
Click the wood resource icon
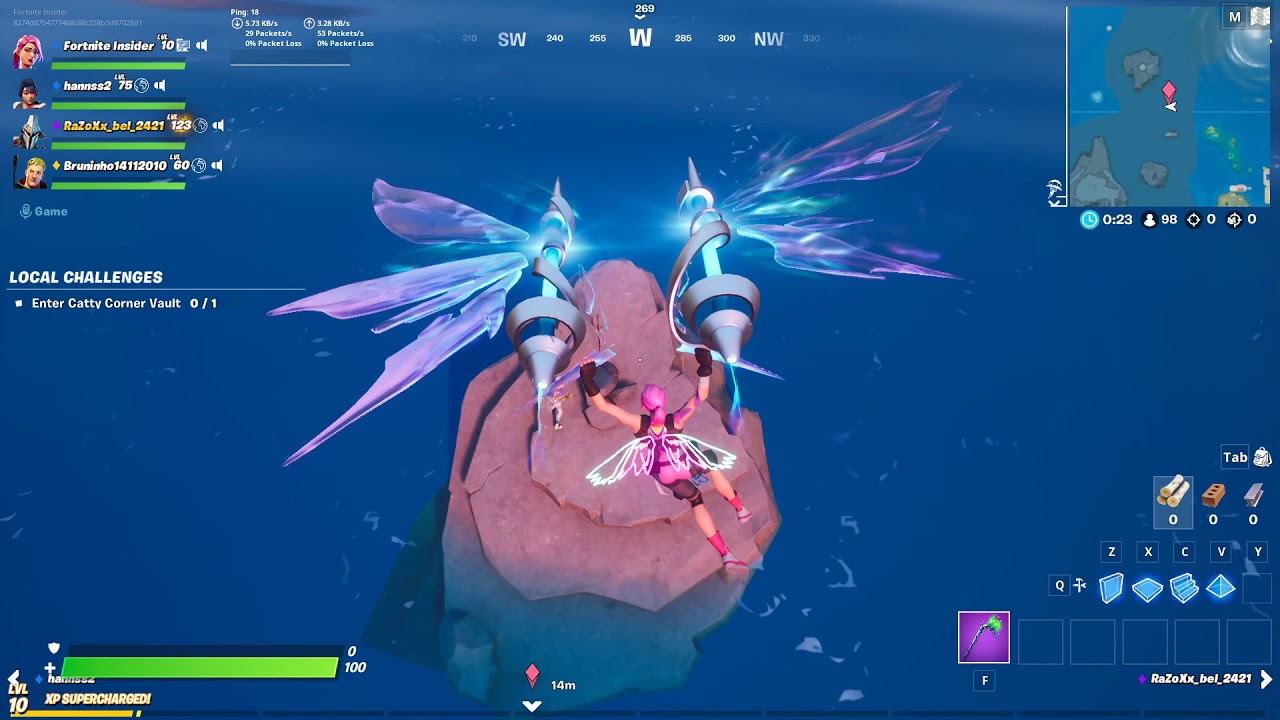pos(1172,493)
